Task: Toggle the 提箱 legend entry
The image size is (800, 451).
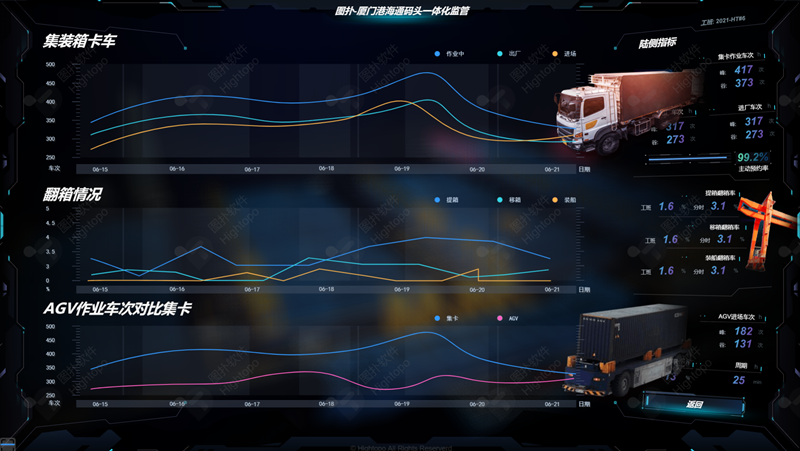Action: click(447, 201)
